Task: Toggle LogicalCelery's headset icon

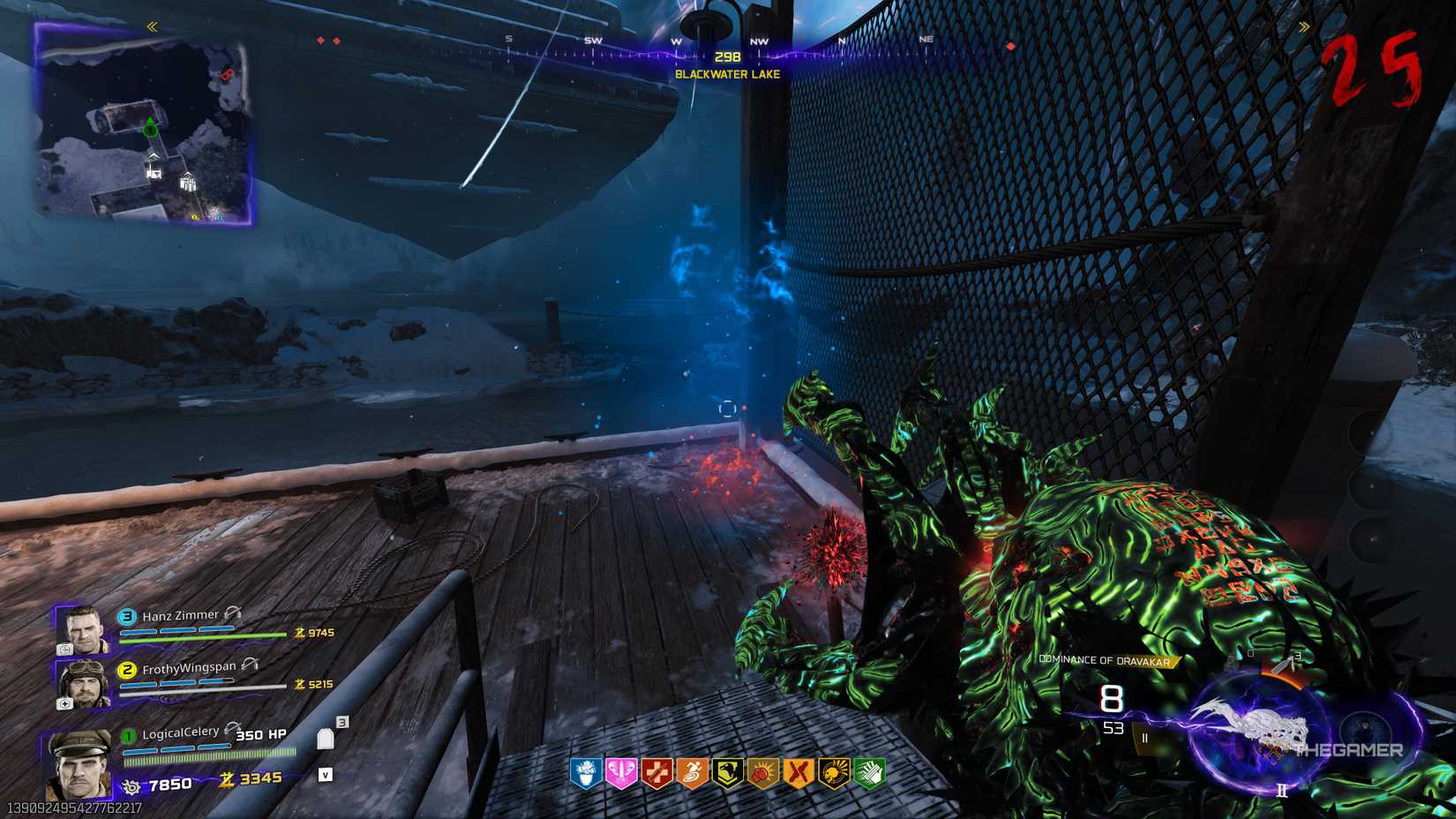Action: [x=231, y=727]
